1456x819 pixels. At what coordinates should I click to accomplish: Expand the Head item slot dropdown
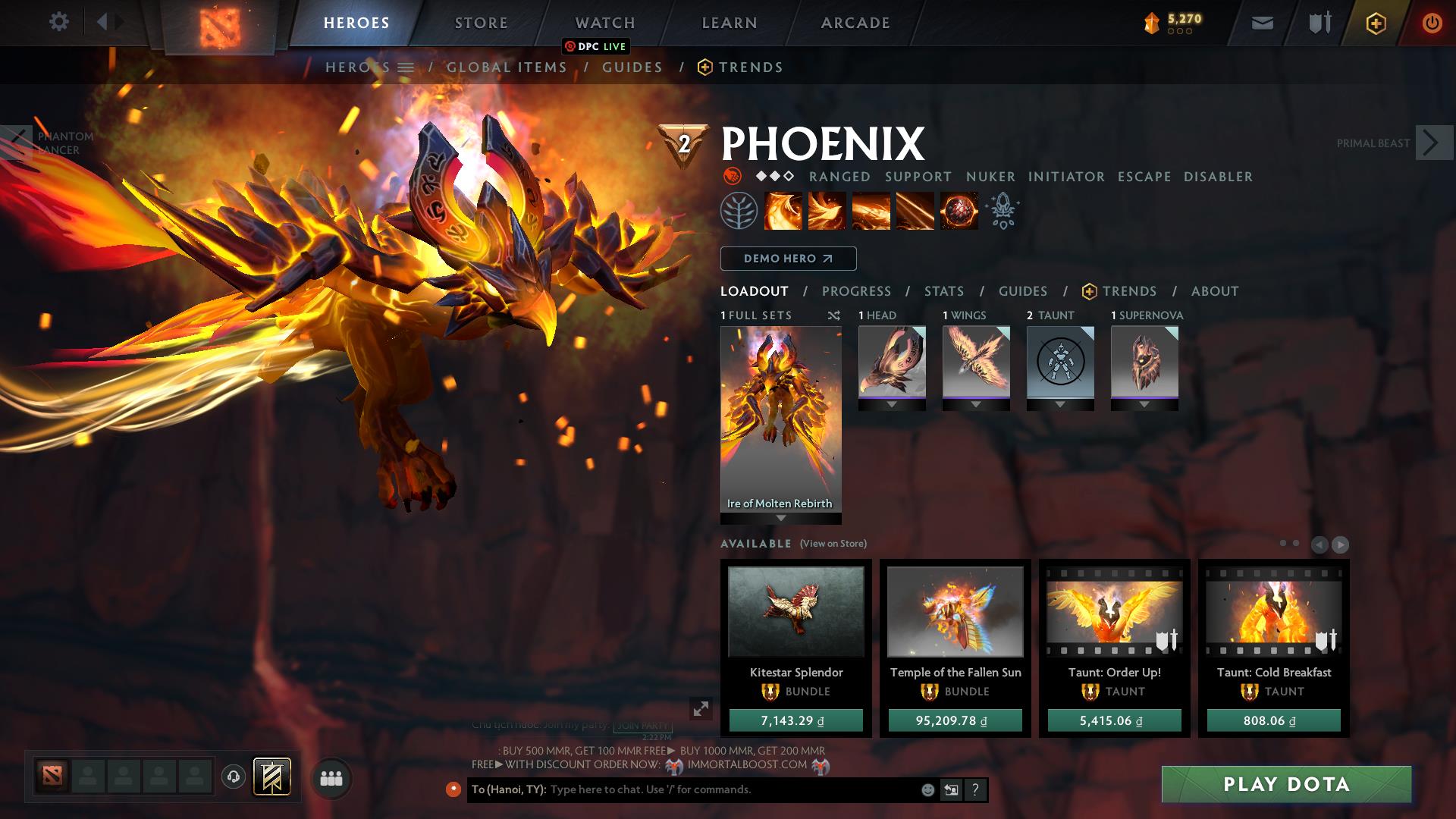coord(892,404)
